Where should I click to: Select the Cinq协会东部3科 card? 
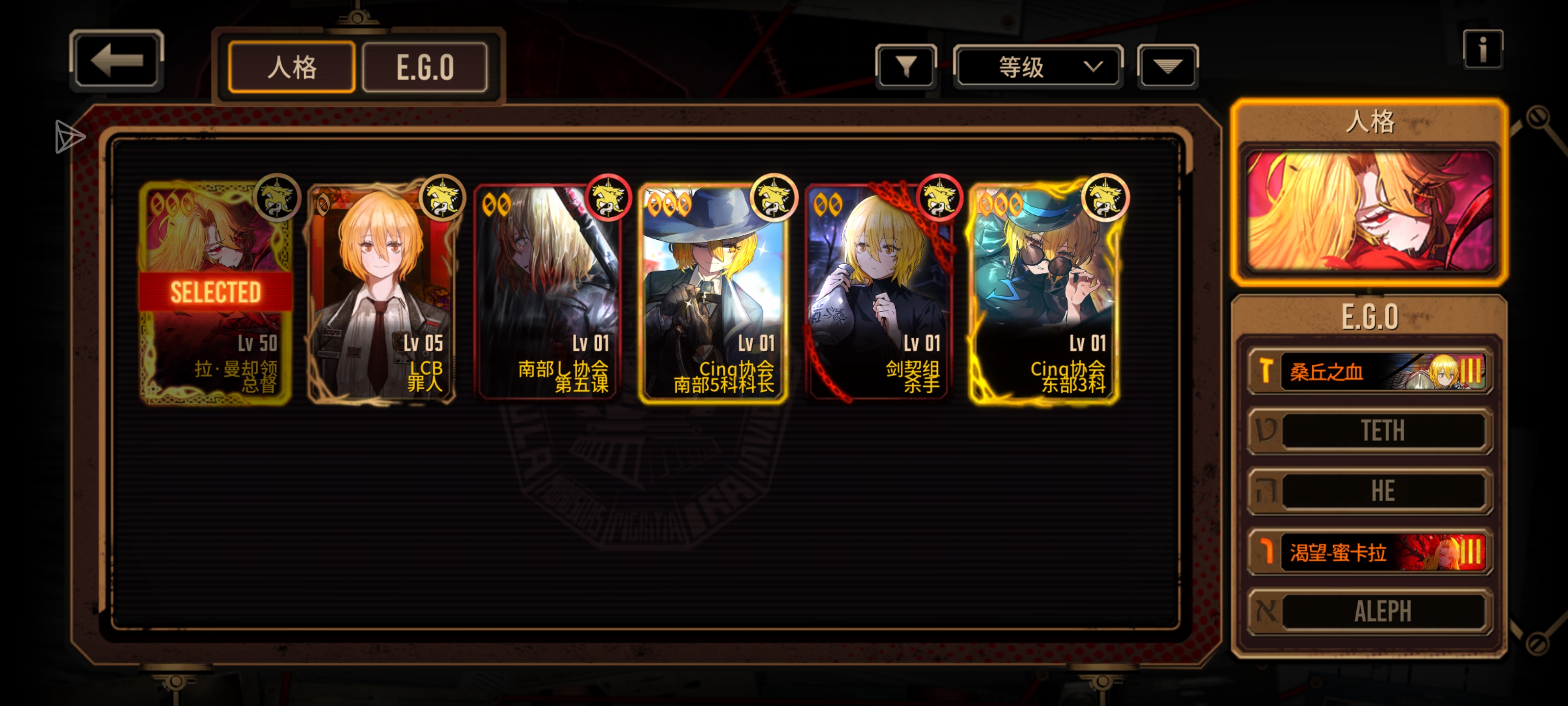point(1044,292)
